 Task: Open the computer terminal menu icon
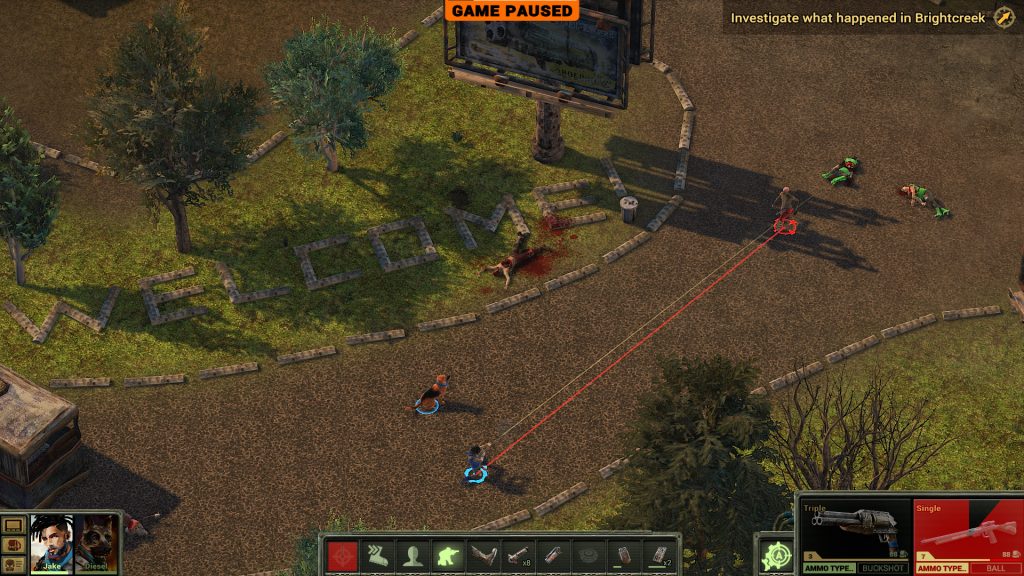click(13, 525)
